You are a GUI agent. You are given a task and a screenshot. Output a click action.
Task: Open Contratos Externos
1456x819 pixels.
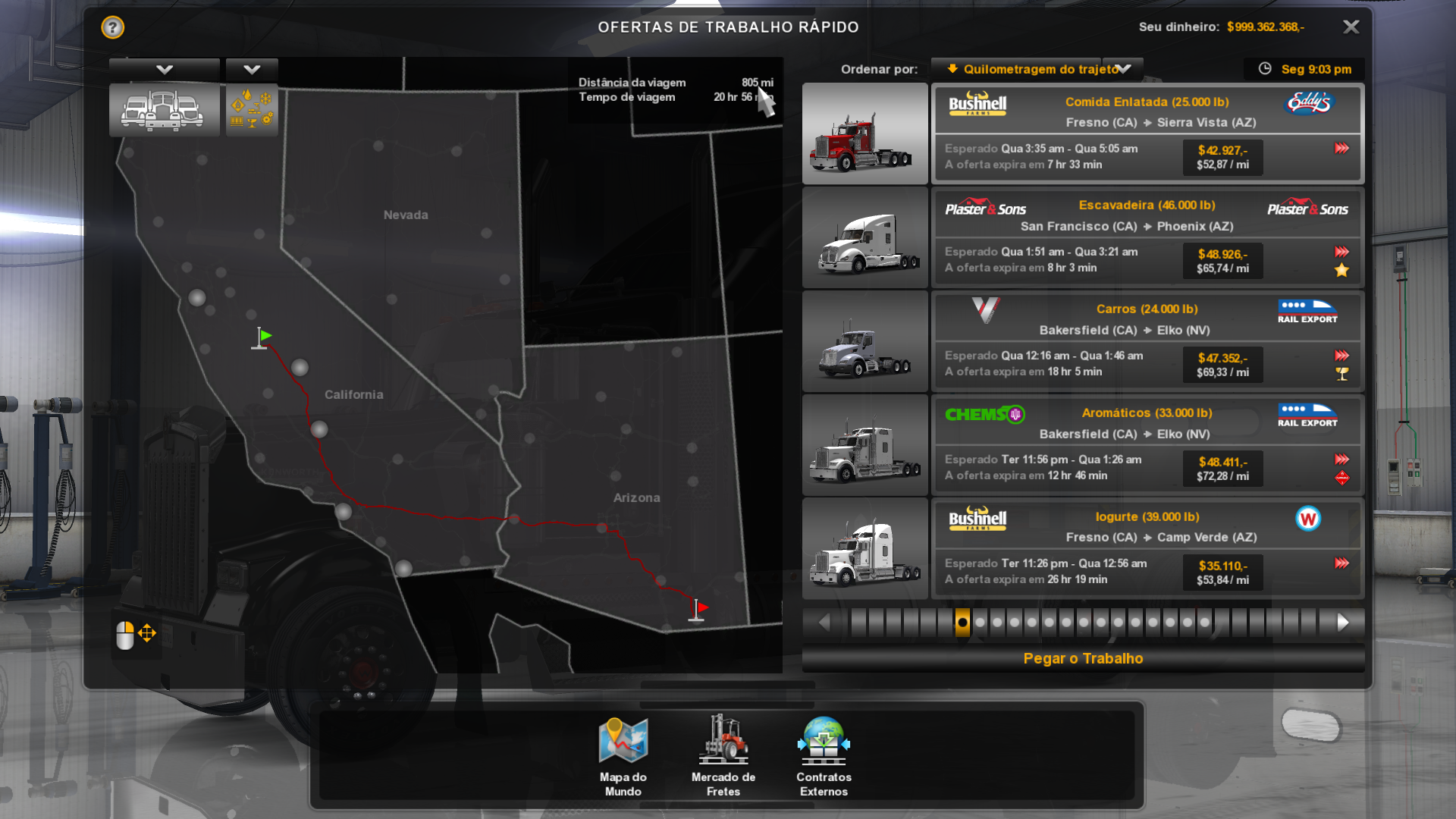tap(824, 756)
